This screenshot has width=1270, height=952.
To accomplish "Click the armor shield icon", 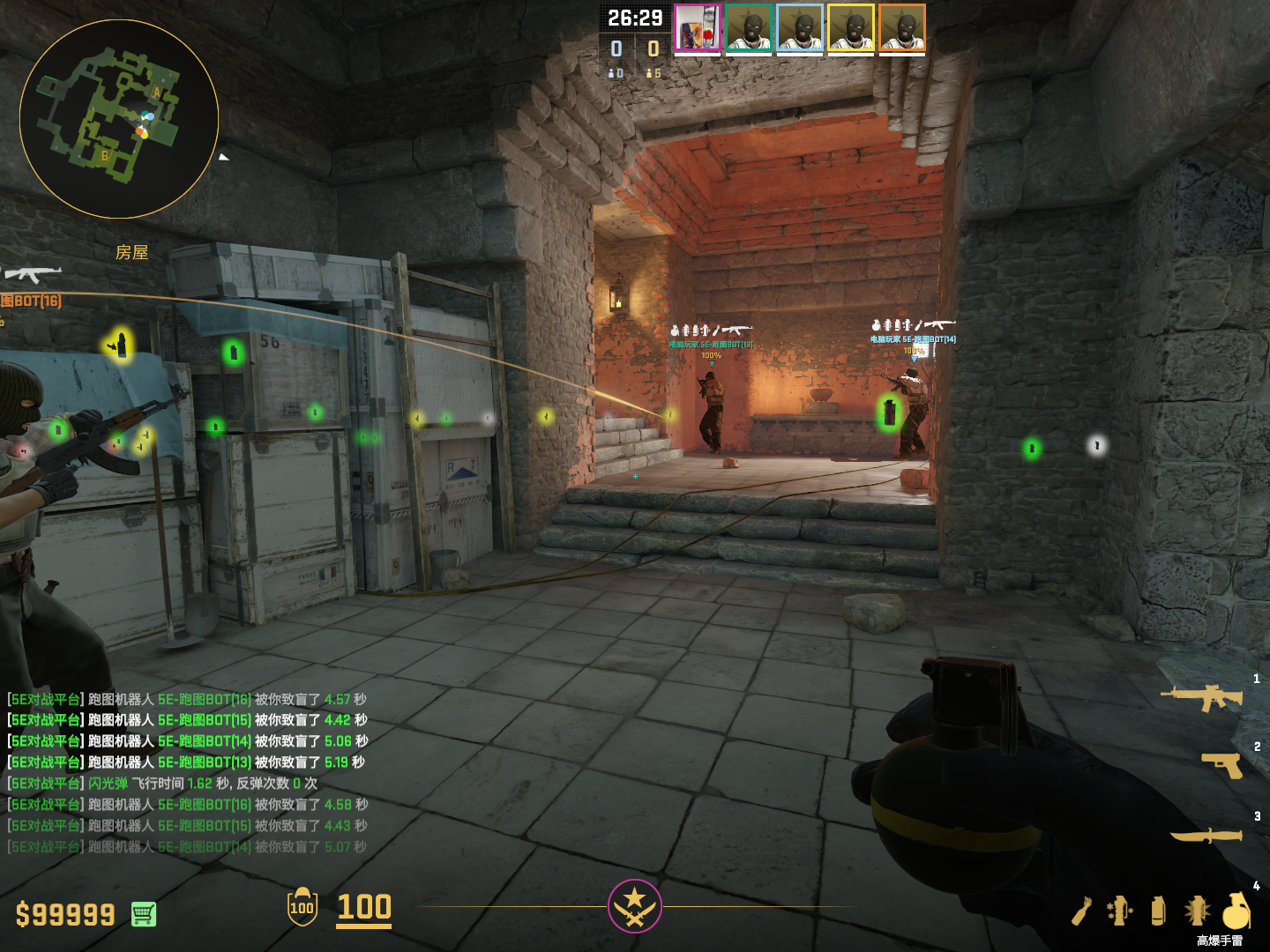I will pos(303,907).
